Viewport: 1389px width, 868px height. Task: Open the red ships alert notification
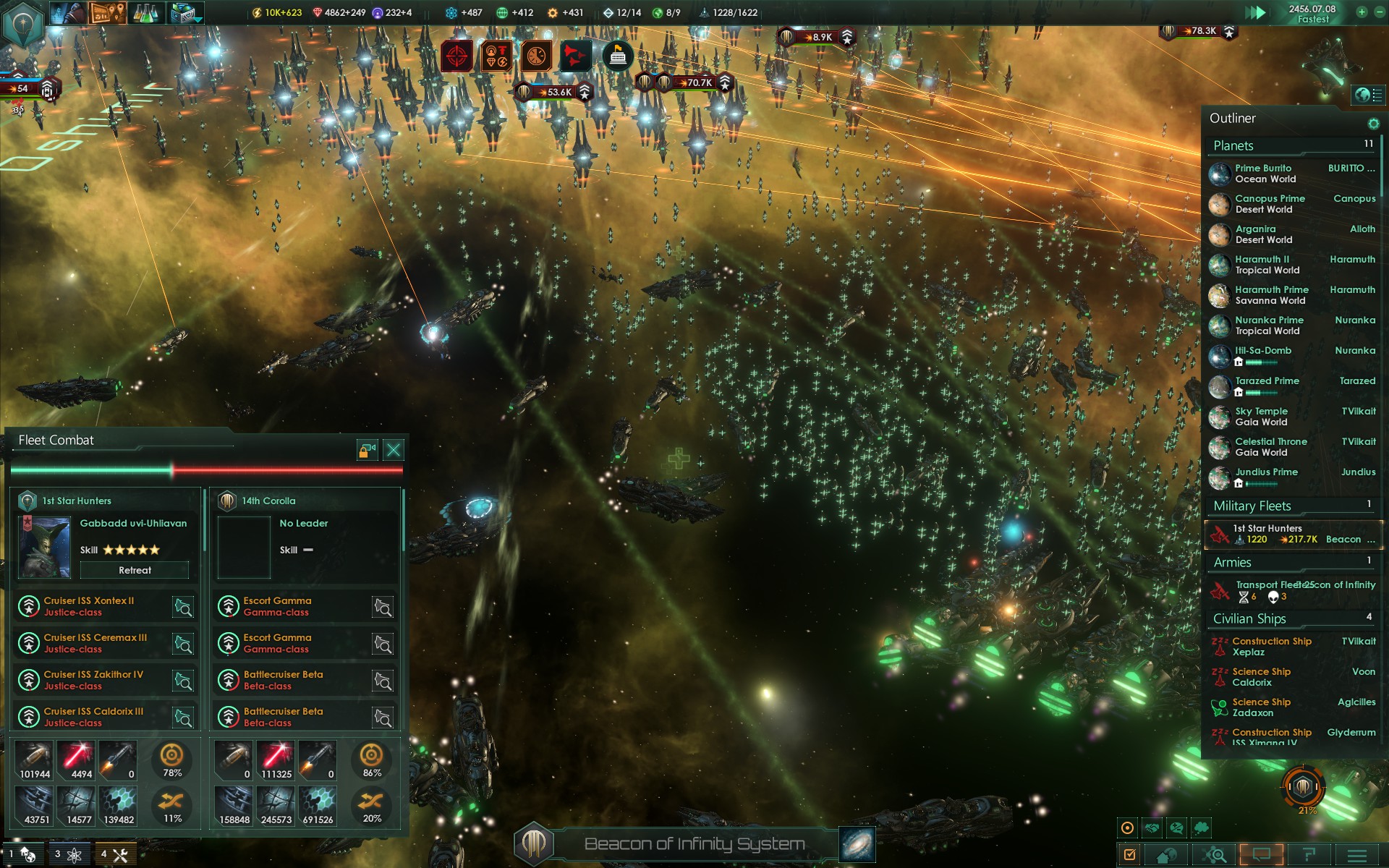[576, 56]
